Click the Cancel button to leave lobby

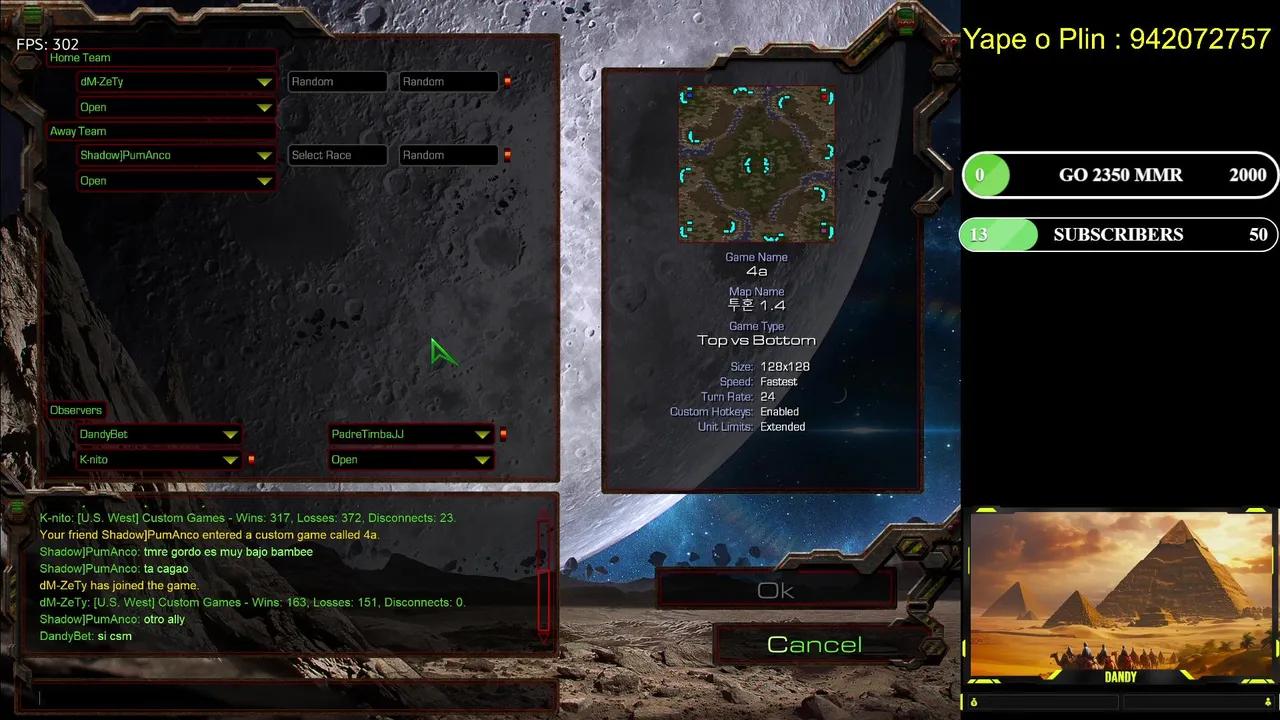814,645
